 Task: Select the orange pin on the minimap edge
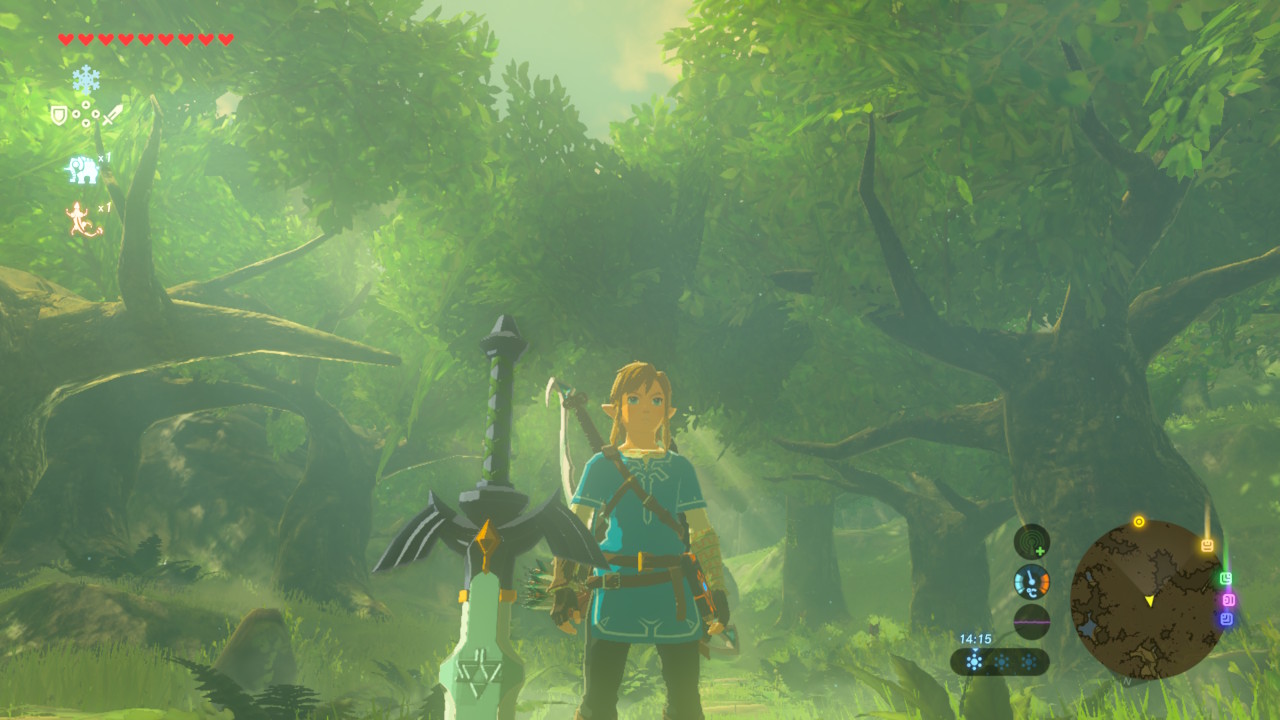(x=1207, y=546)
